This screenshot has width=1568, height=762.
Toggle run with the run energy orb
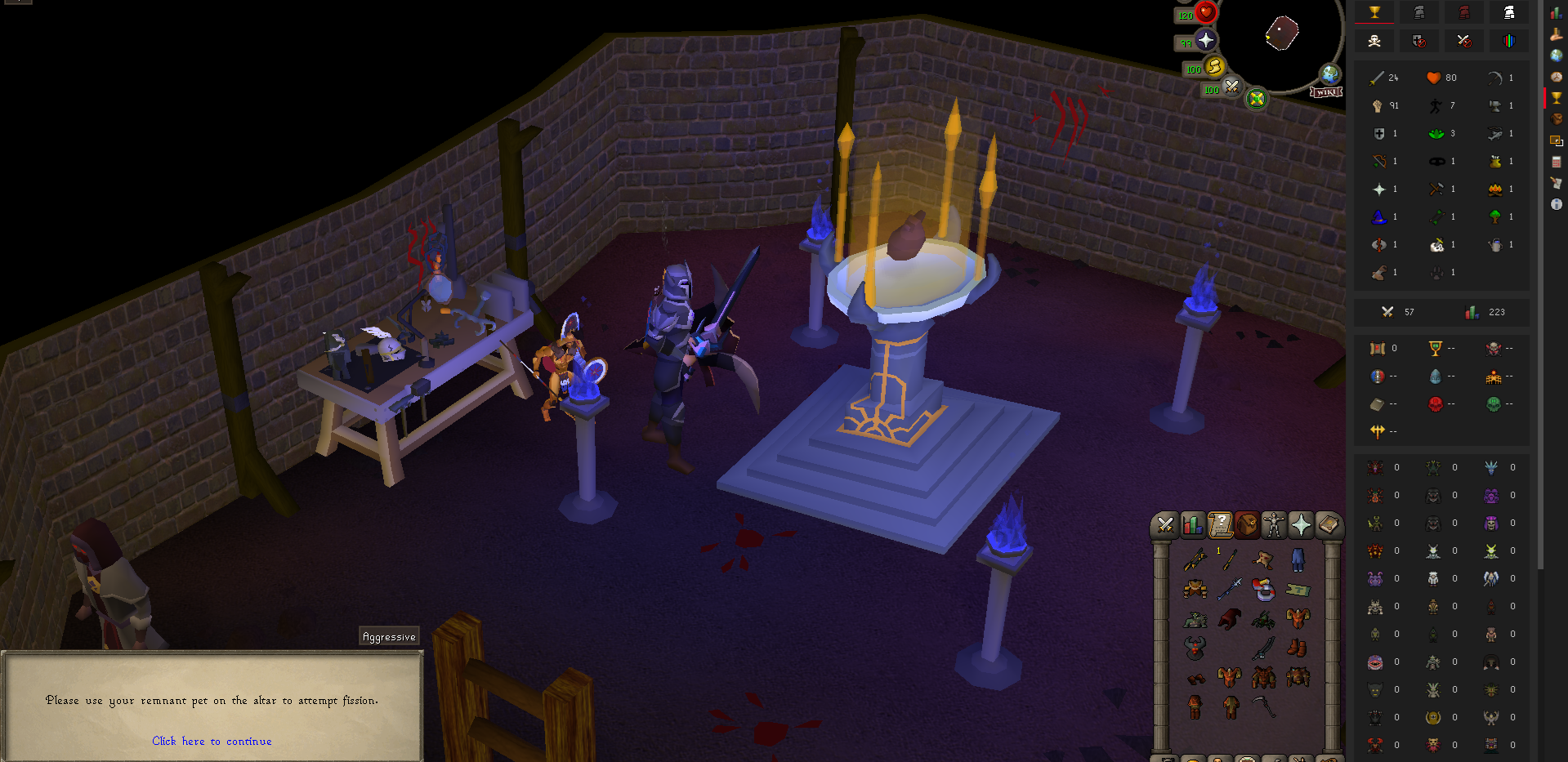1214,66
